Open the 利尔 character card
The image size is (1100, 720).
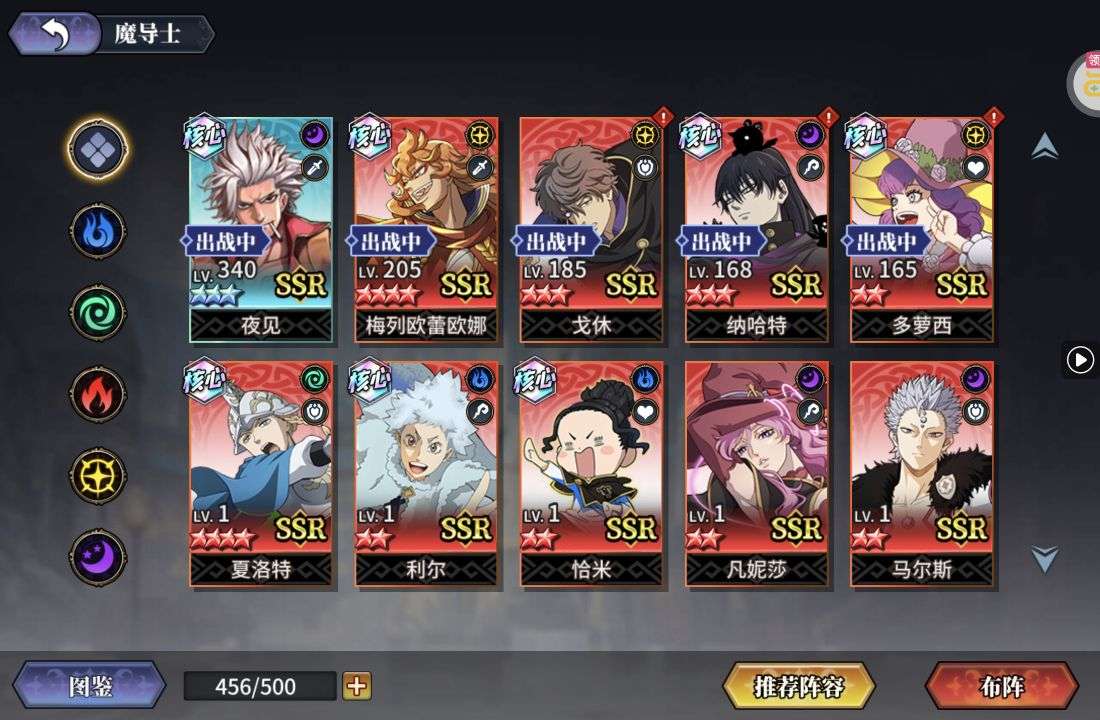pos(427,473)
